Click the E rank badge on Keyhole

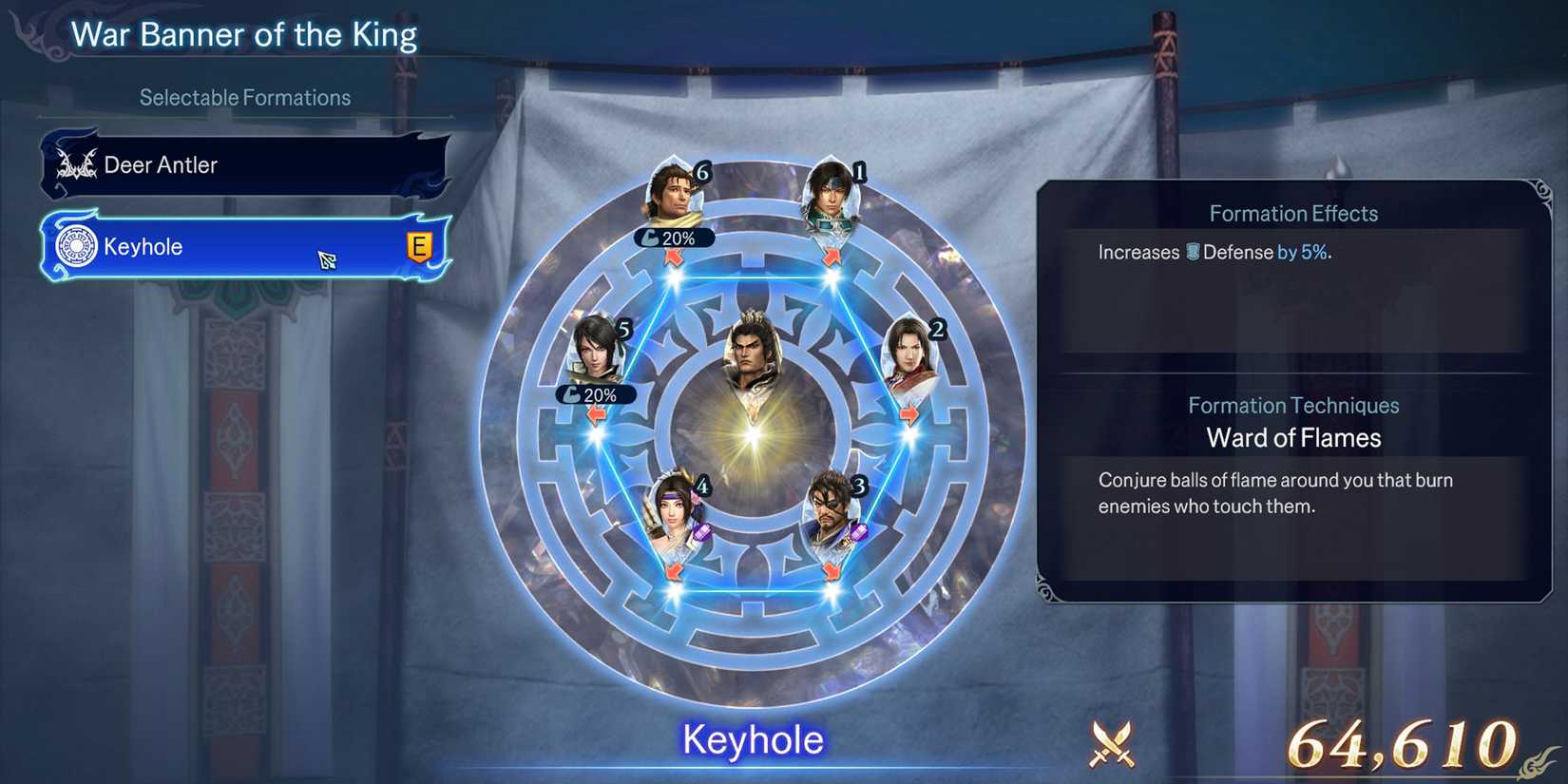[421, 245]
